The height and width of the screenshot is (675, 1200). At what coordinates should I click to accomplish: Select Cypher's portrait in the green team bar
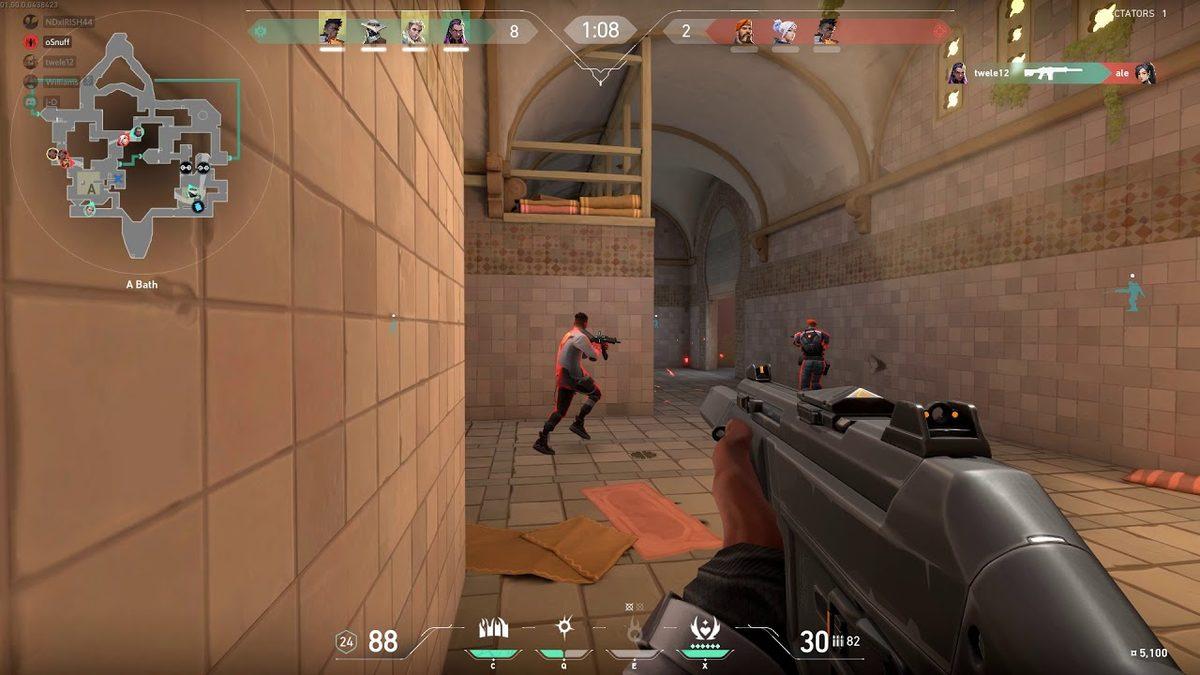pyautogui.click(x=374, y=32)
